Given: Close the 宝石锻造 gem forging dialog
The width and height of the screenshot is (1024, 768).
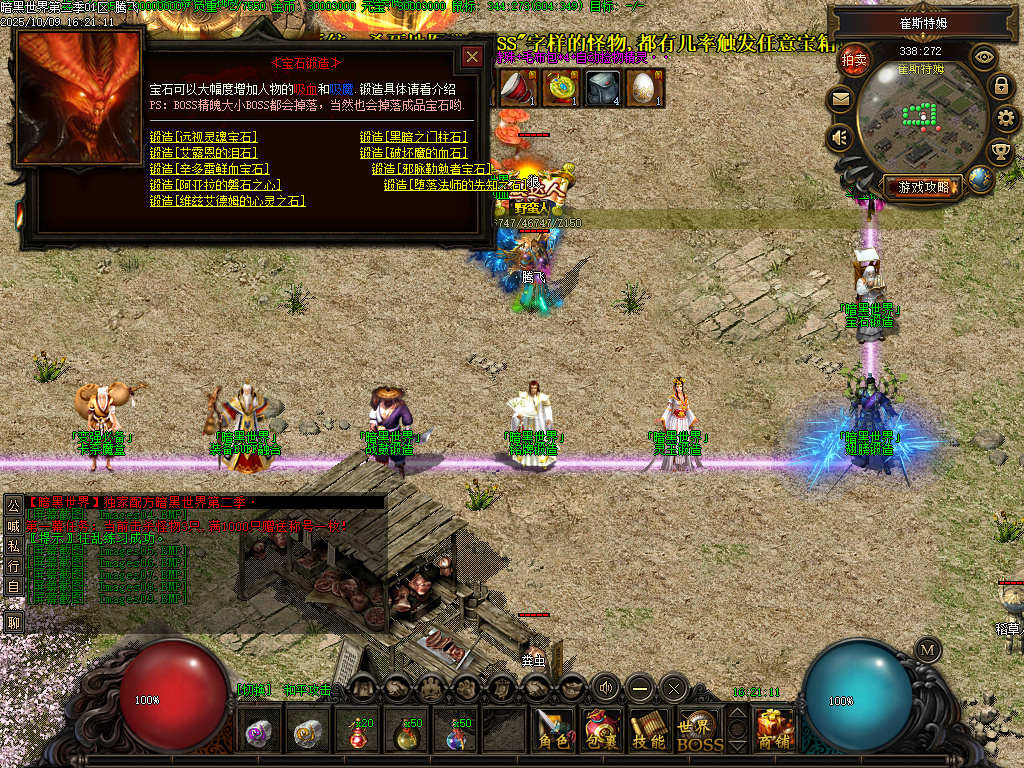Looking at the screenshot, I should coord(472,57).
